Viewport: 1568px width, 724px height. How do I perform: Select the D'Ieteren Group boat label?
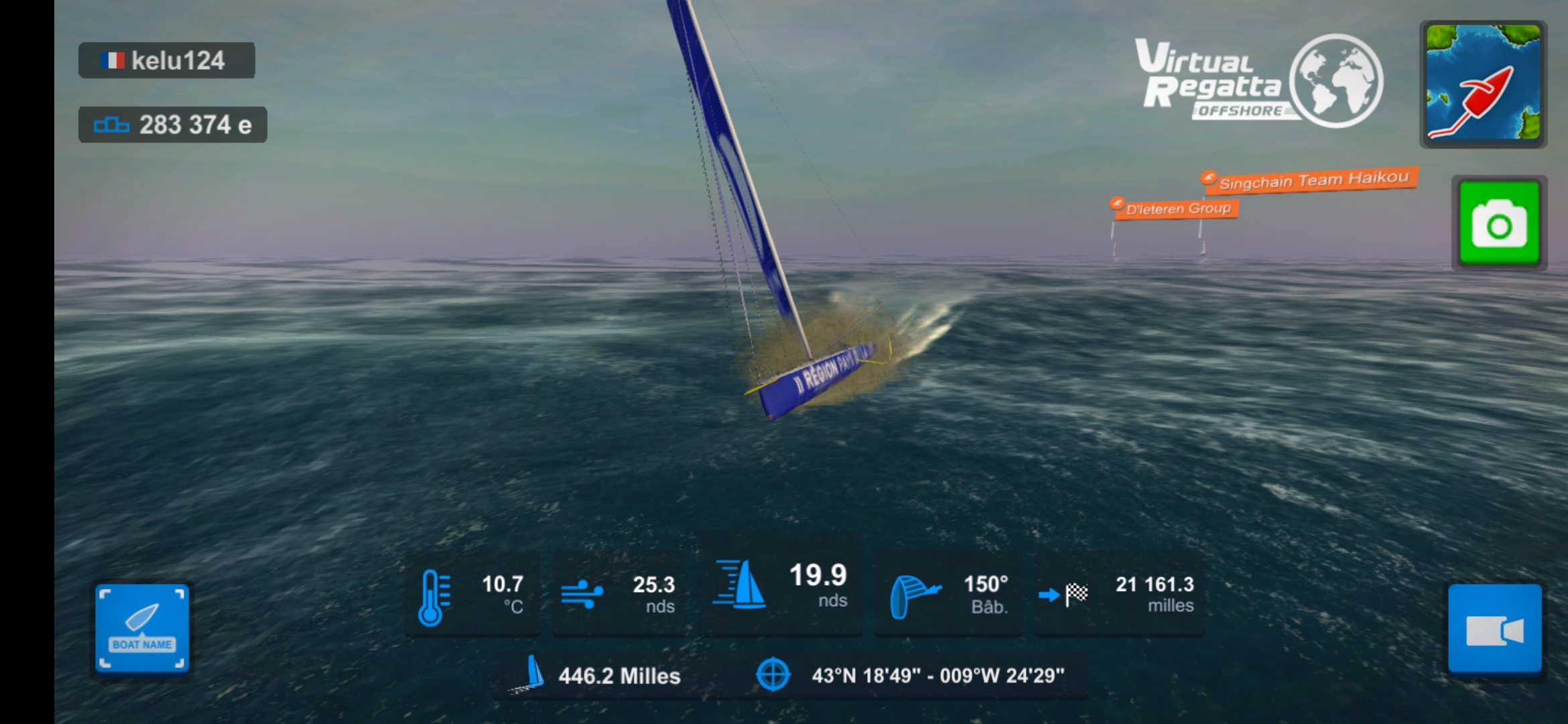(1177, 208)
